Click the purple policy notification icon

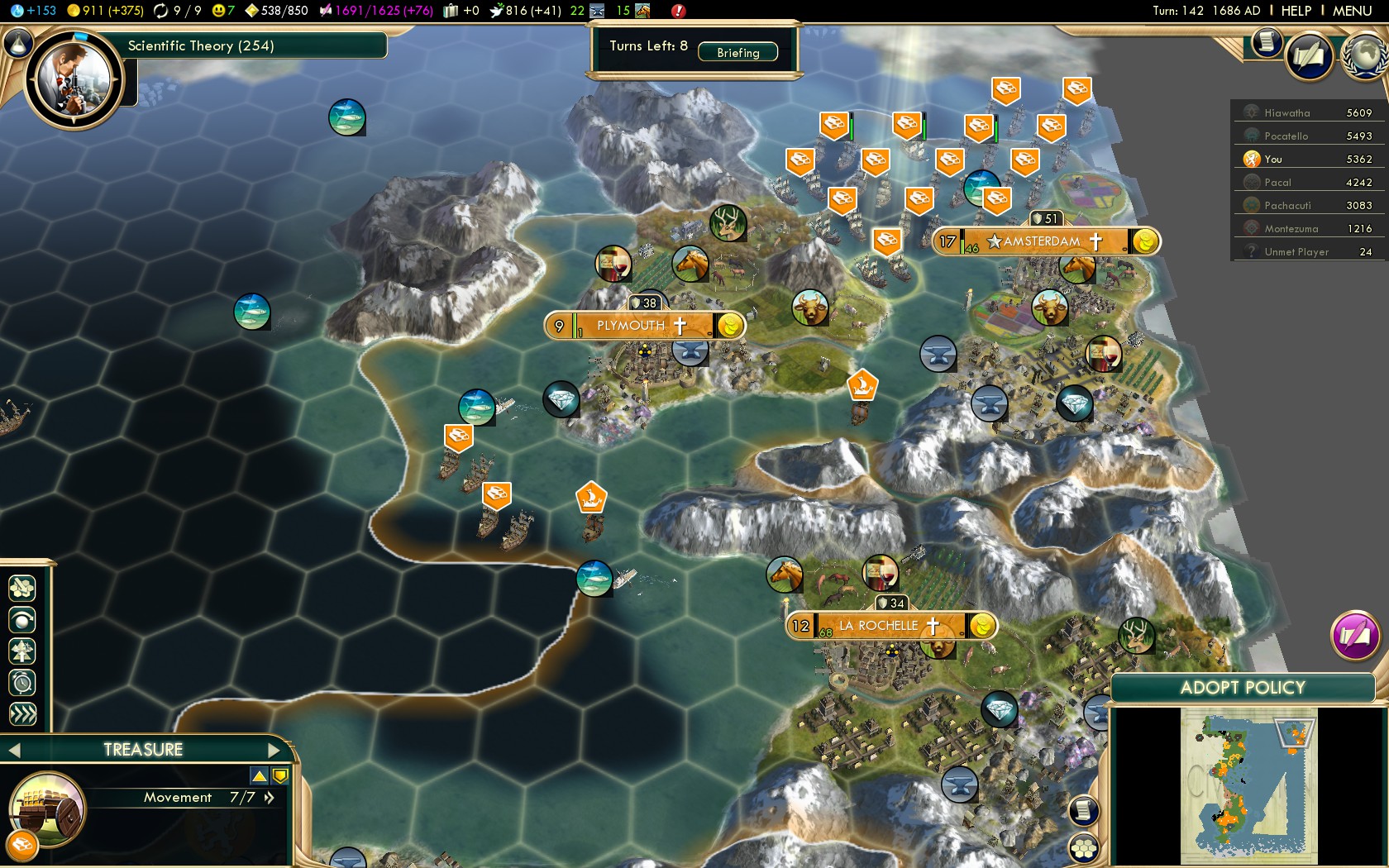(1354, 636)
